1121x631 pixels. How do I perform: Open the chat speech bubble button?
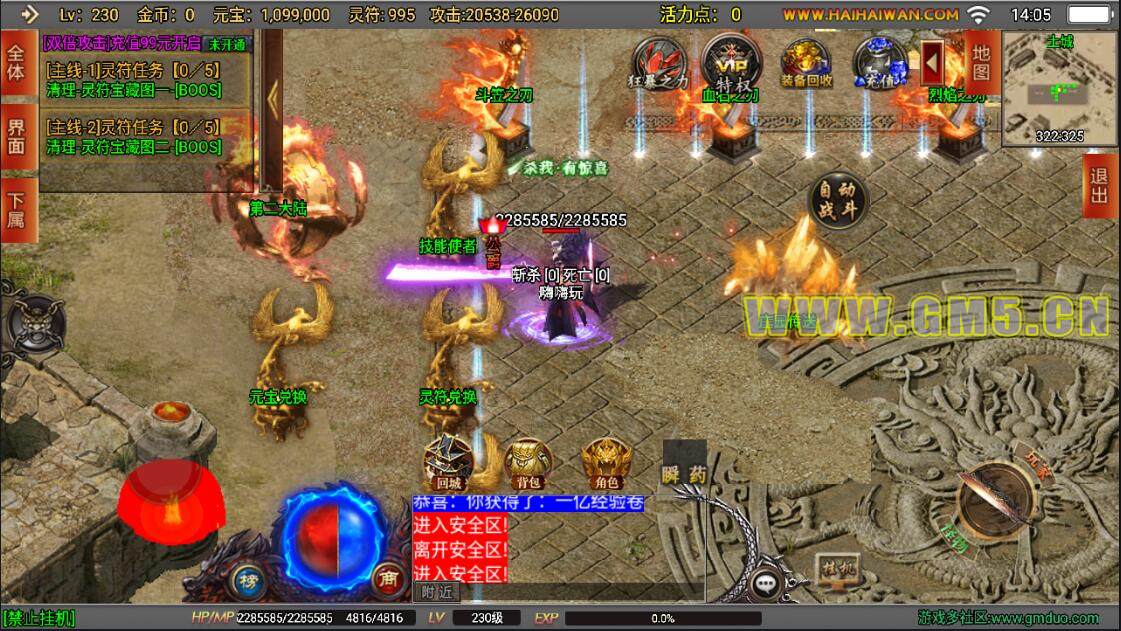point(767,582)
